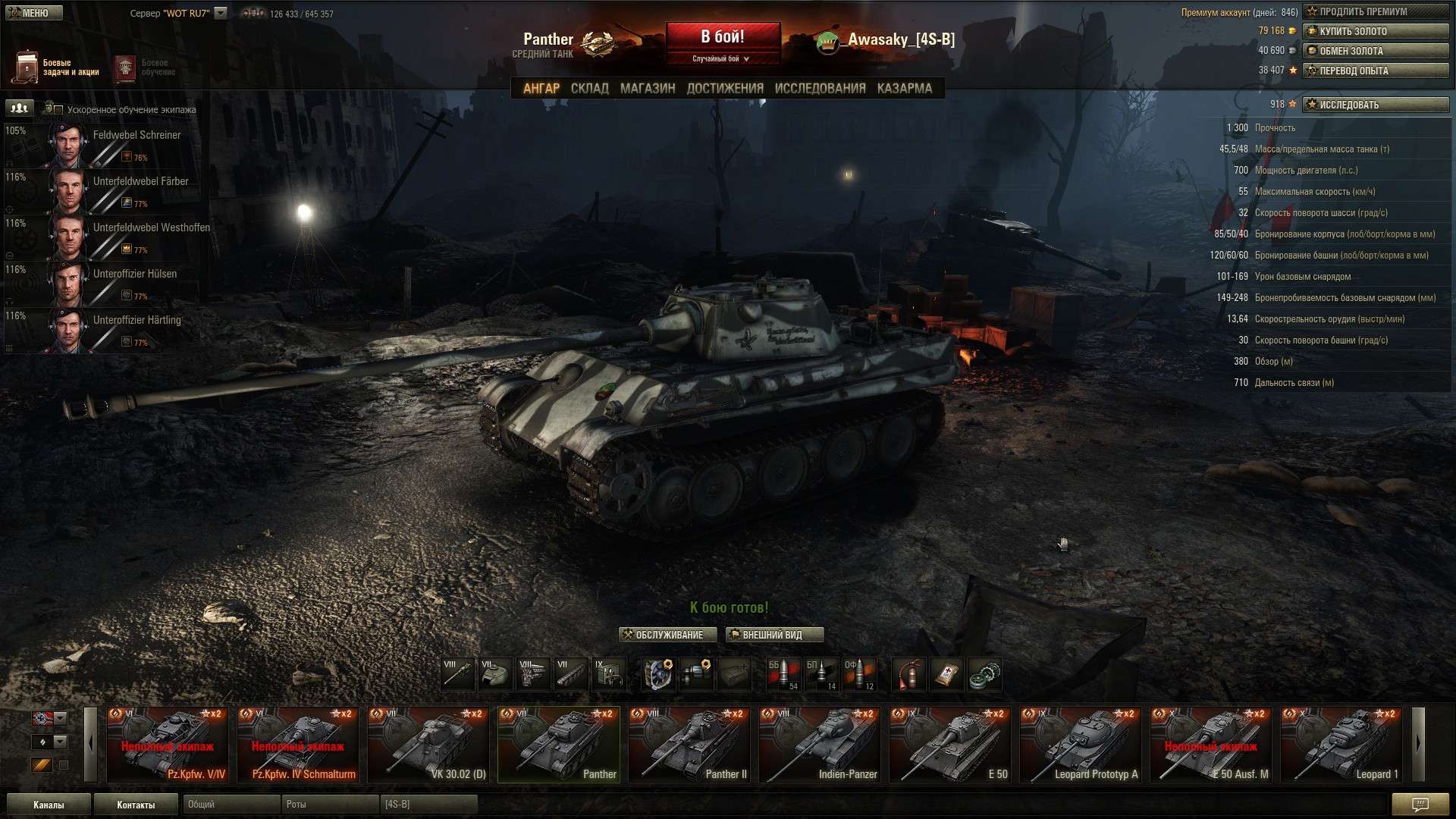This screenshot has height=819, width=1456.
Task: Open the Контакты contacts list
Action: [x=136, y=805]
